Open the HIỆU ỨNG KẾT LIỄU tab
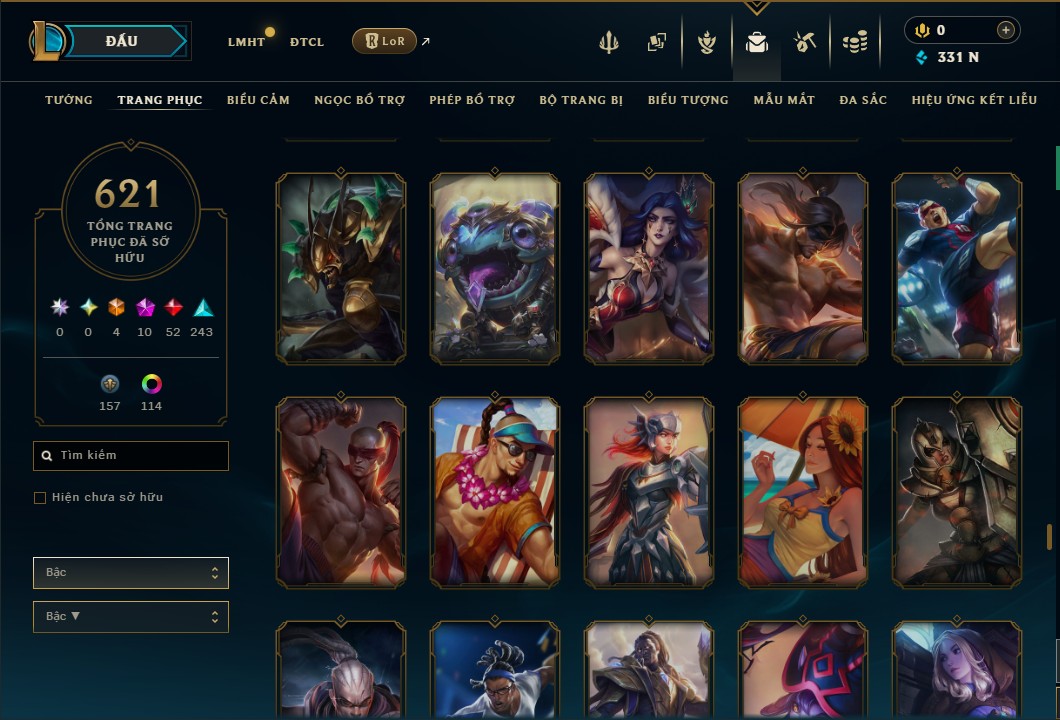Viewport: 1060px width, 720px height. pyautogui.click(x=974, y=100)
